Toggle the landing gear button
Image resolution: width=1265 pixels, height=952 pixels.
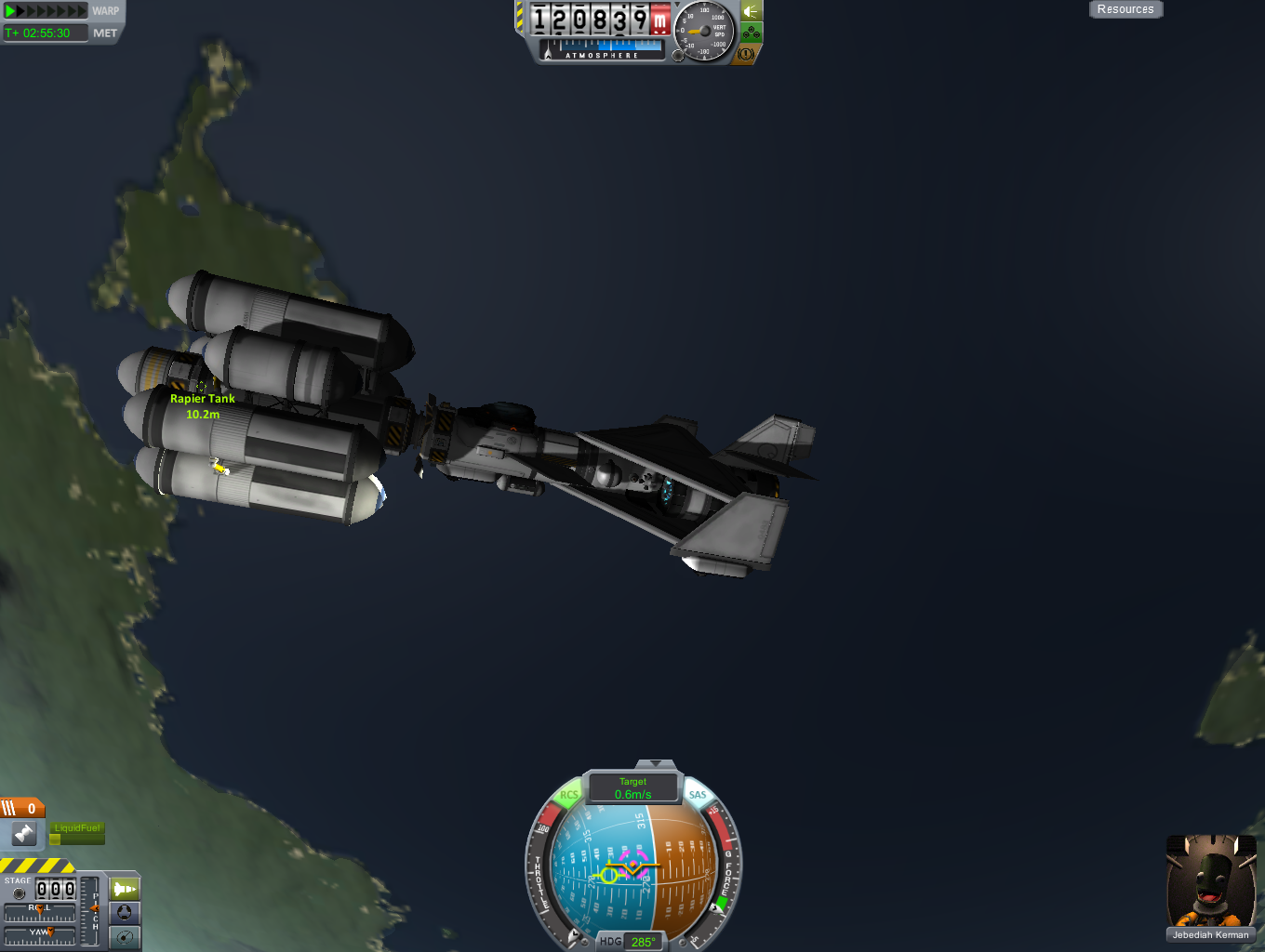(x=752, y=33)
